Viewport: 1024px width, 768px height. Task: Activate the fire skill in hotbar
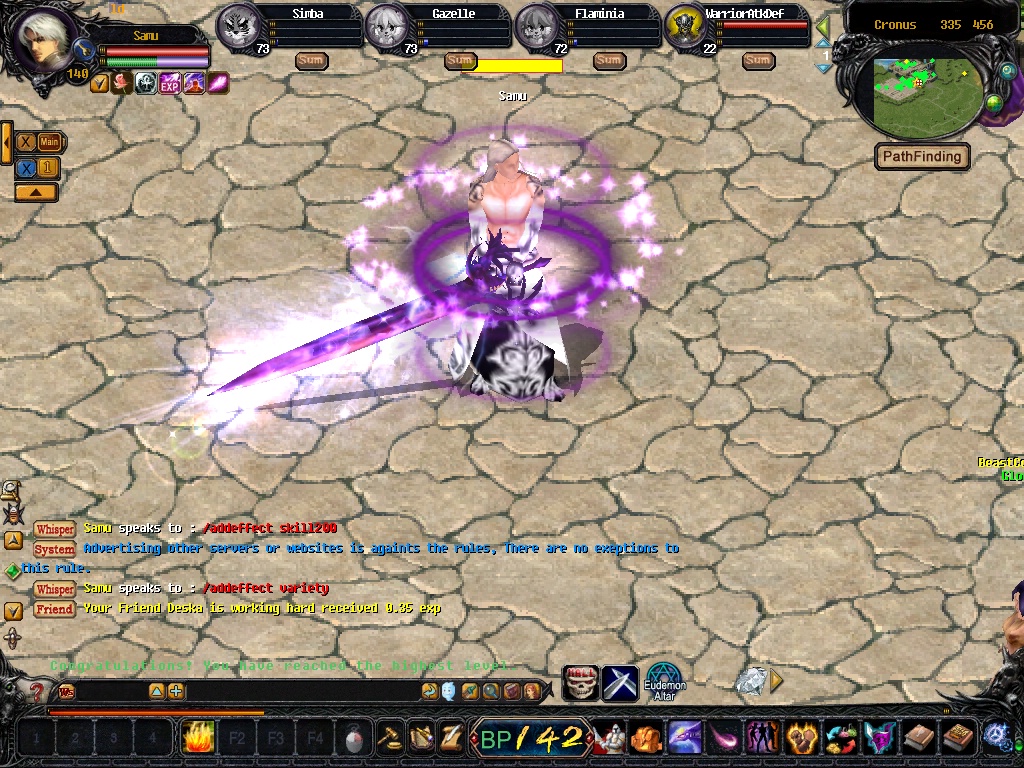(198, 739)
